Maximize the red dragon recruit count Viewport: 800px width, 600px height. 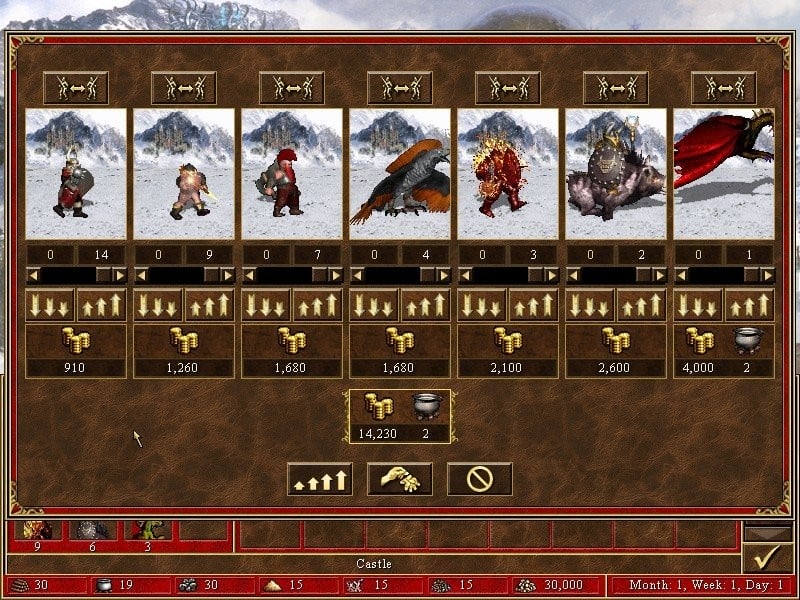click(749, 305)
